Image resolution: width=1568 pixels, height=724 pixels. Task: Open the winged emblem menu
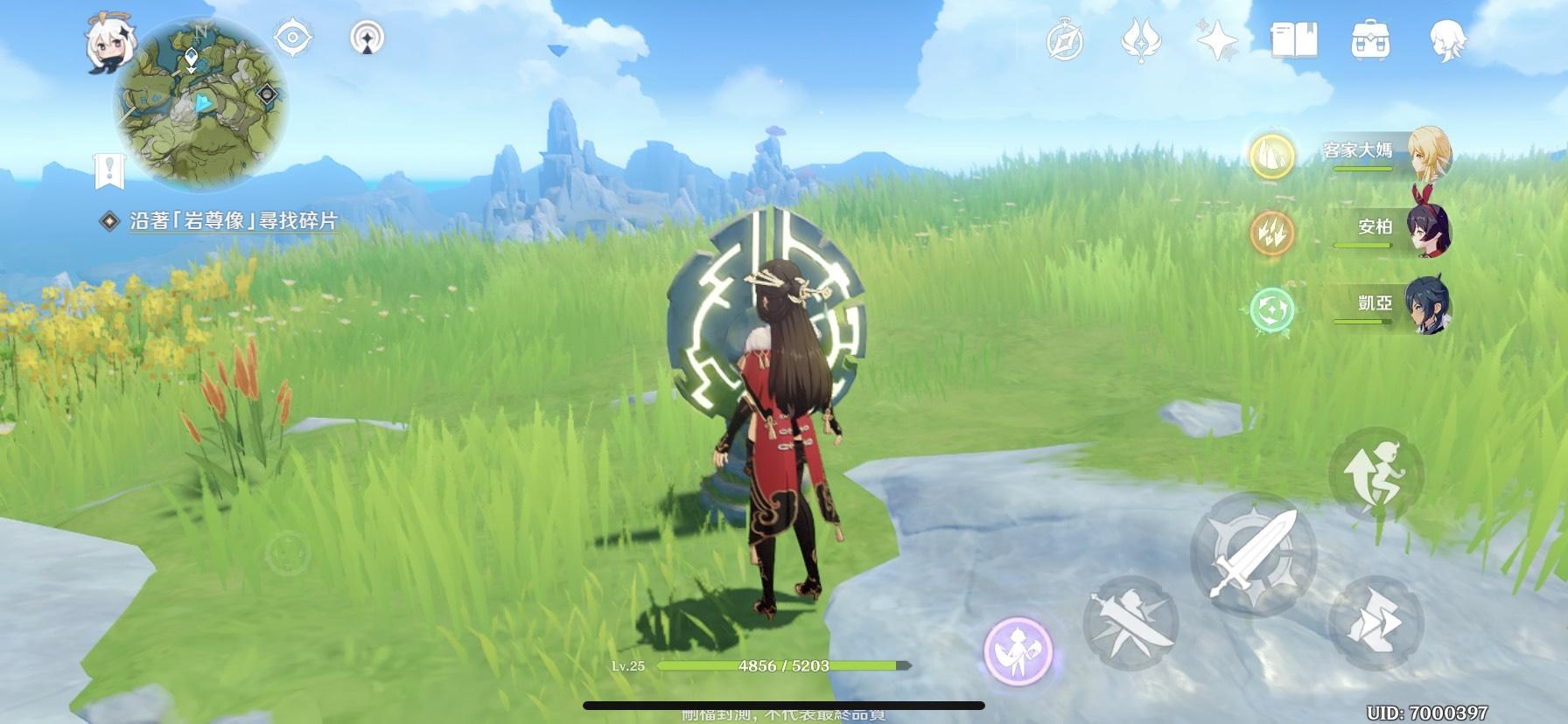(x=1141, y=41)
